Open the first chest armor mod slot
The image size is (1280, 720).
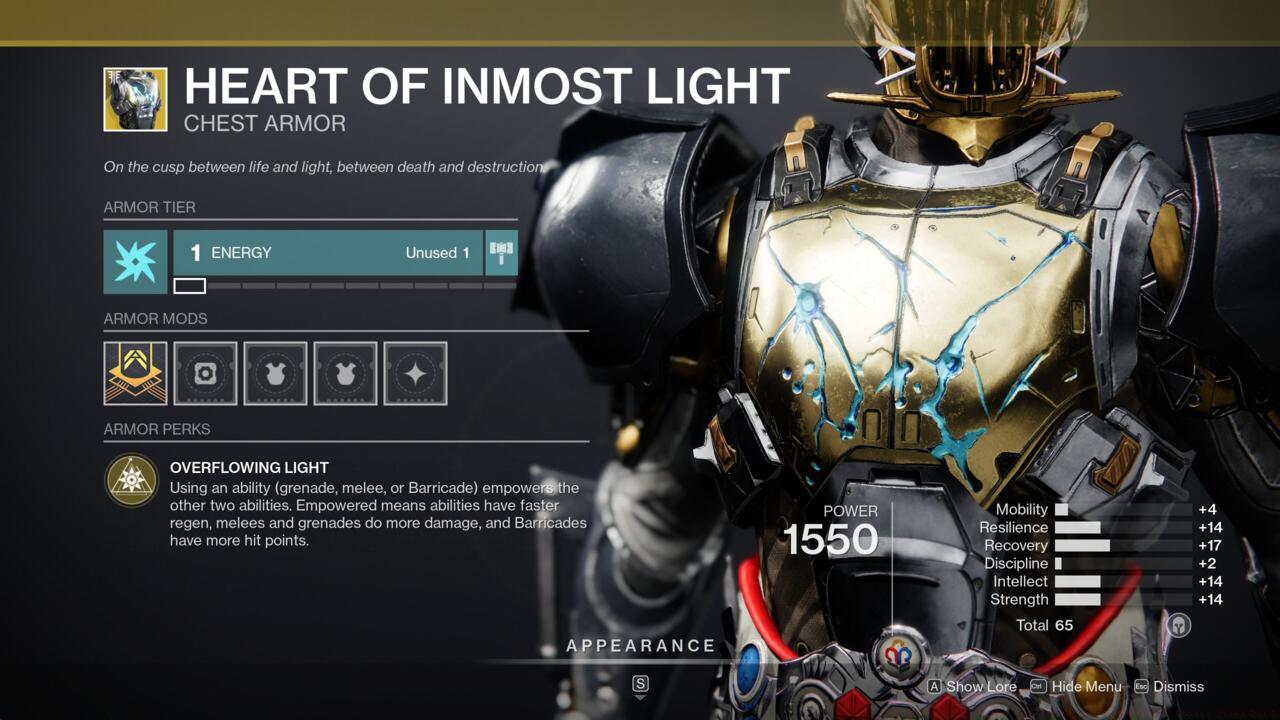click(x=275, y=372)
